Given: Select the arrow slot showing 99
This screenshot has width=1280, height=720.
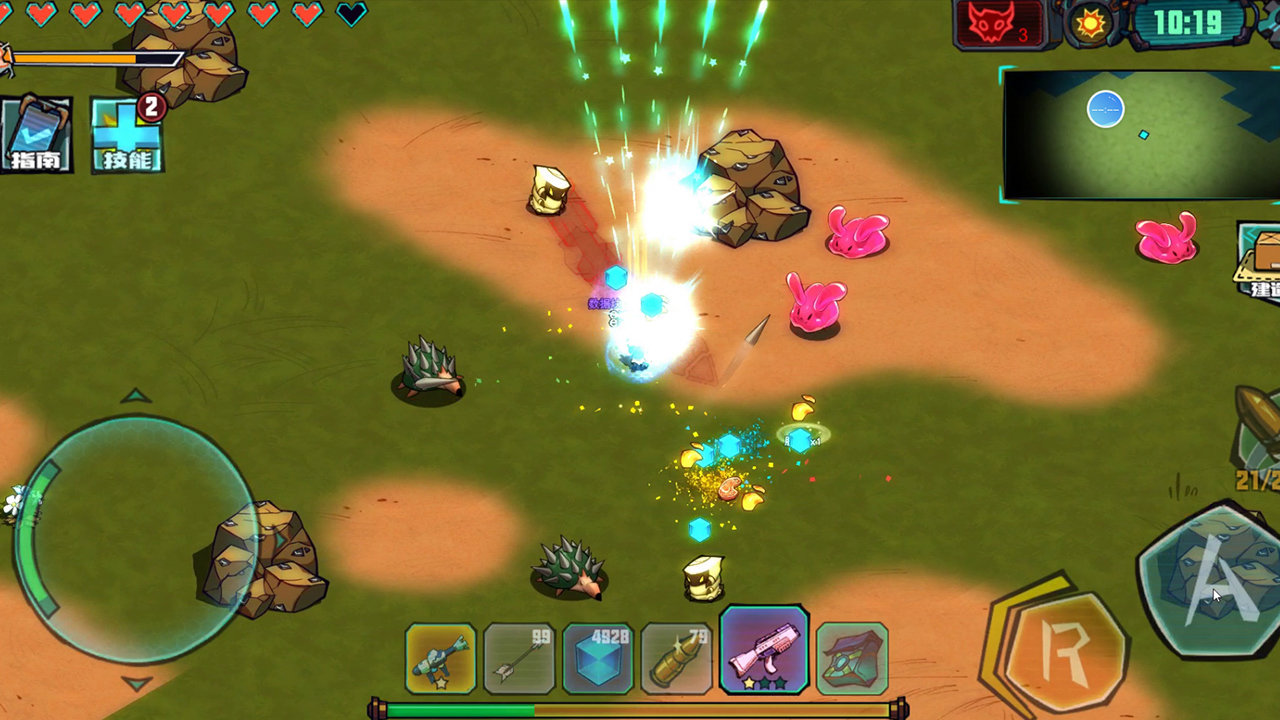Looking at the screenshot, I should (x=519, y=658).
